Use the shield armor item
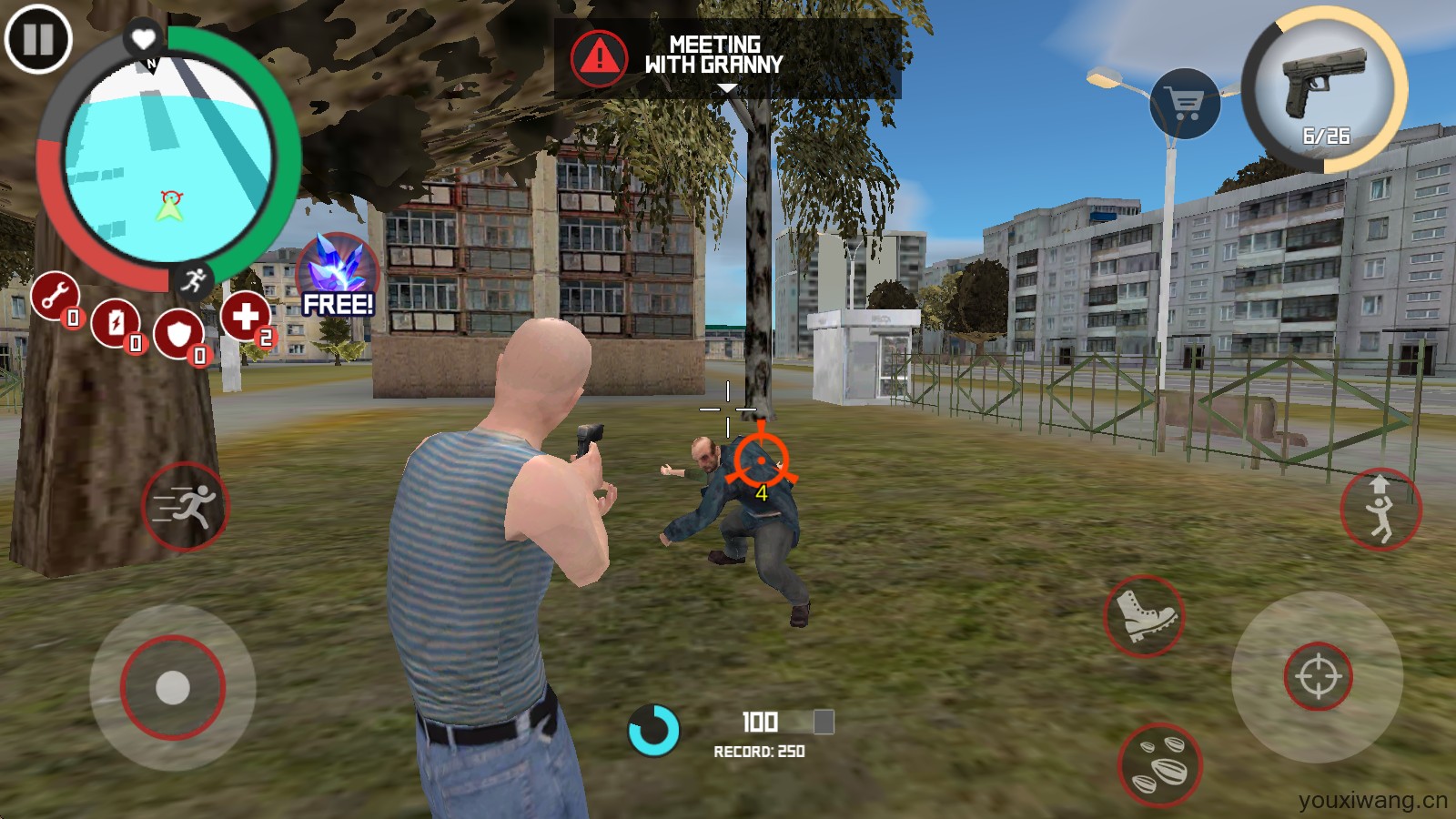 (x=178, y=334)
